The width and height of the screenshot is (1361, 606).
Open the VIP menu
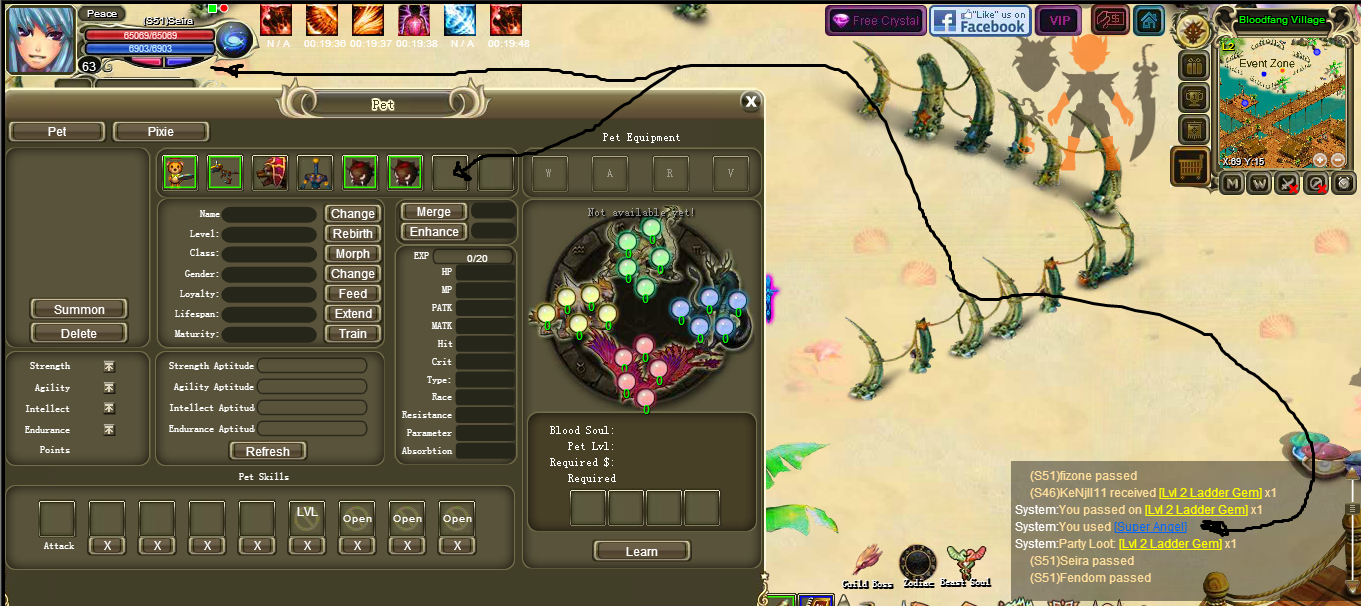pyautogui.click(x=1059, y=21)
